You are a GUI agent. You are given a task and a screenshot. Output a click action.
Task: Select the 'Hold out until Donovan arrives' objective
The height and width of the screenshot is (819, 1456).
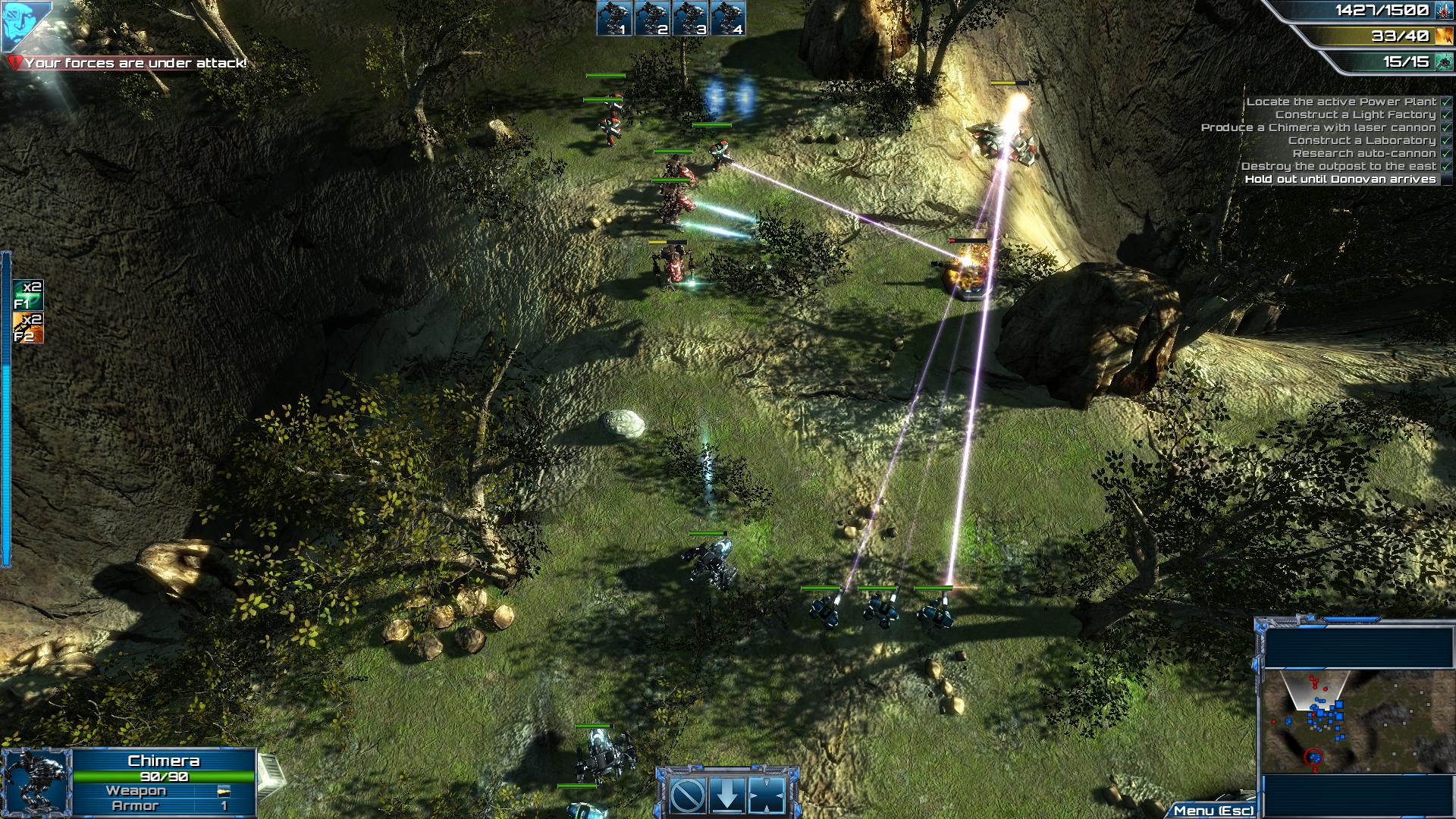(x=1341, y=180)
